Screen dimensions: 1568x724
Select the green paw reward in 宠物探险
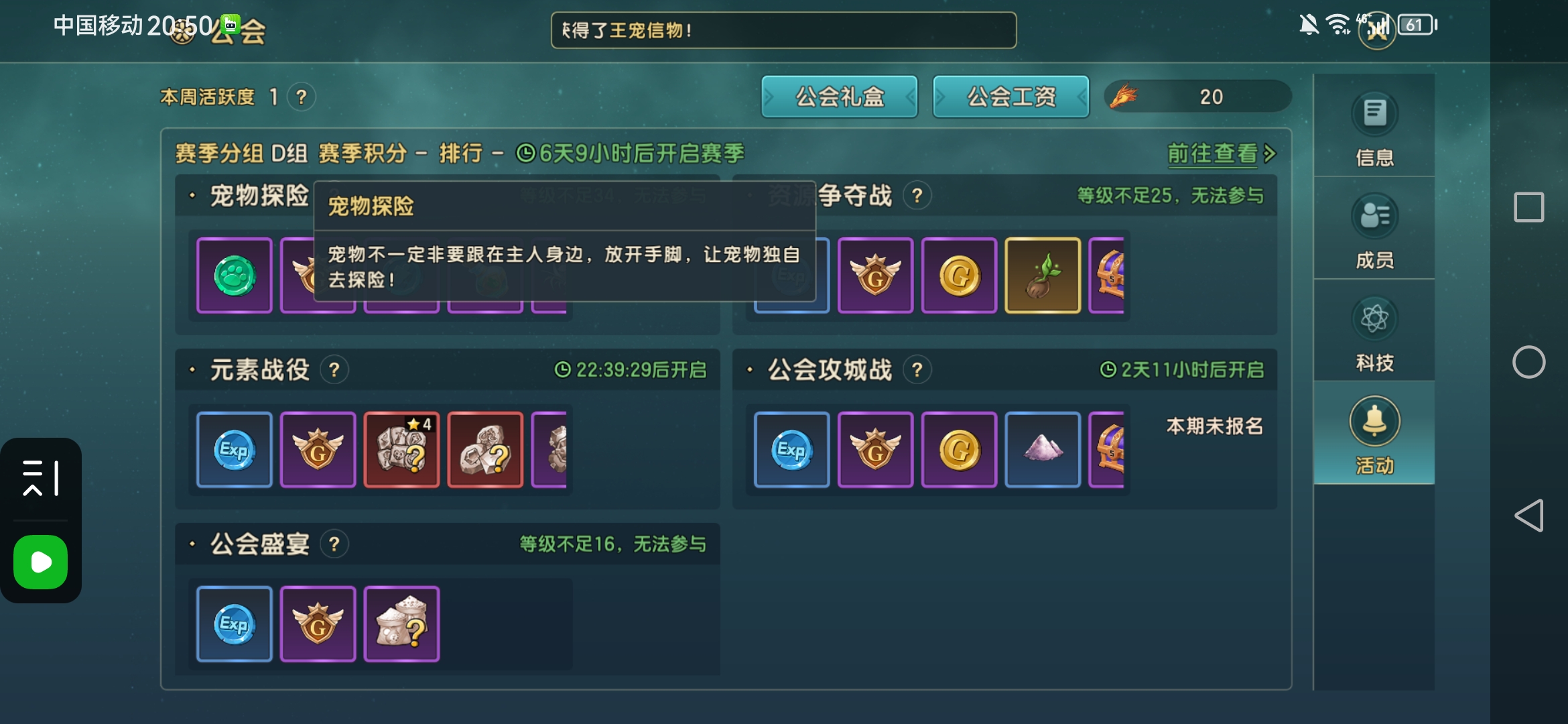(x=234, y=276)
